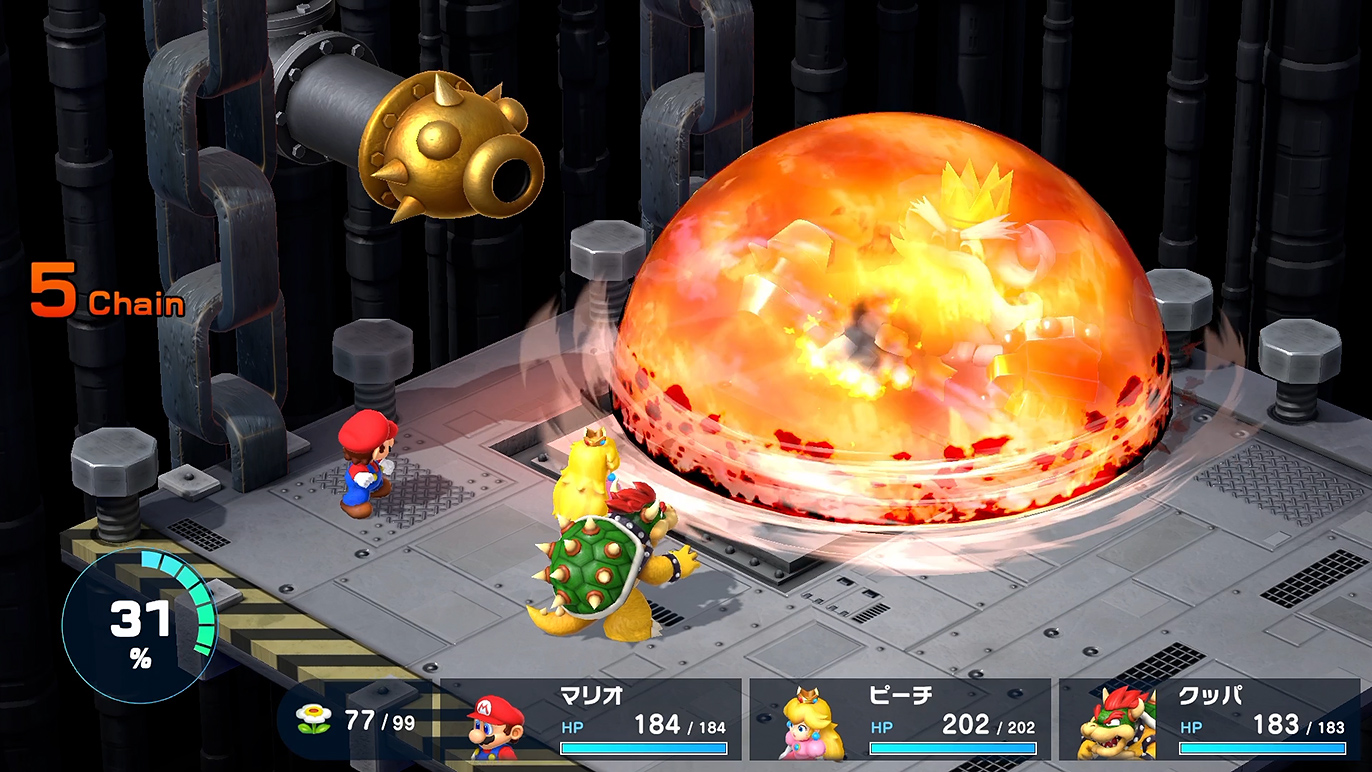Choose Peach's portrait in the party panel
The height and width of the screenshot is (772, 1372).
[x=813, y=723]
